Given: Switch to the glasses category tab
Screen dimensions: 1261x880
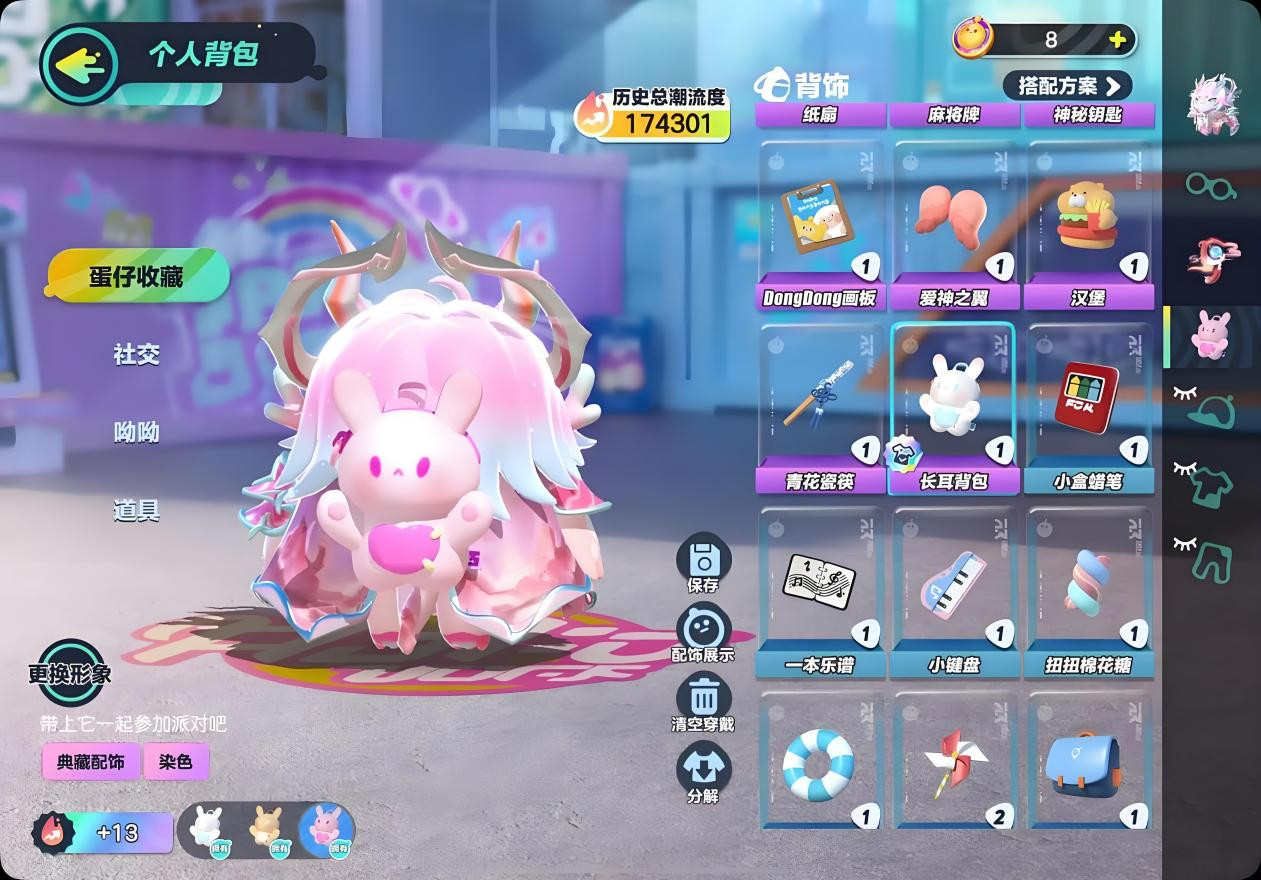Looking at the screenshot, I should tap(1211, 185).
